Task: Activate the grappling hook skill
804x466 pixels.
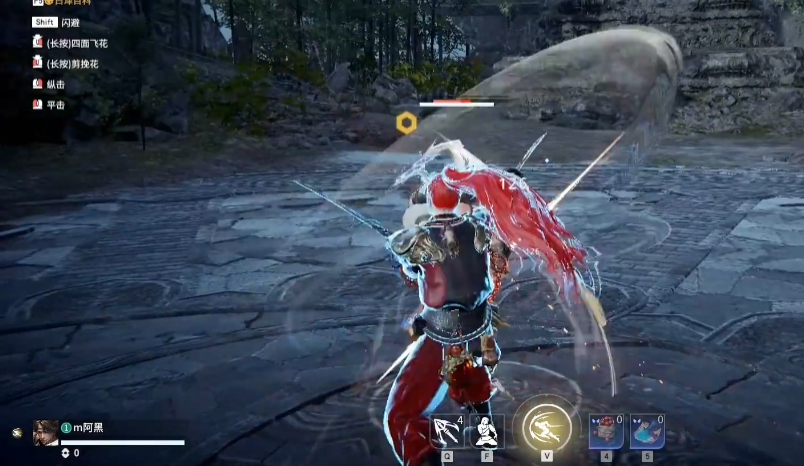Action: click(447, 430)
